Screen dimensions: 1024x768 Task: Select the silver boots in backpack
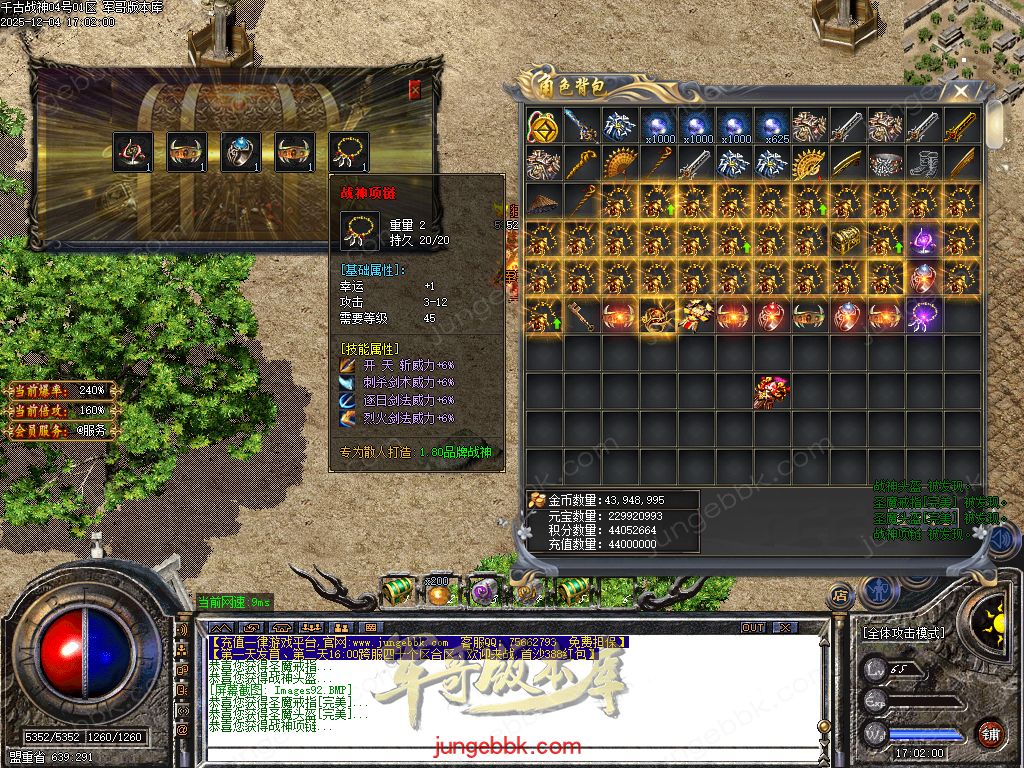click(x=923, y=163)
